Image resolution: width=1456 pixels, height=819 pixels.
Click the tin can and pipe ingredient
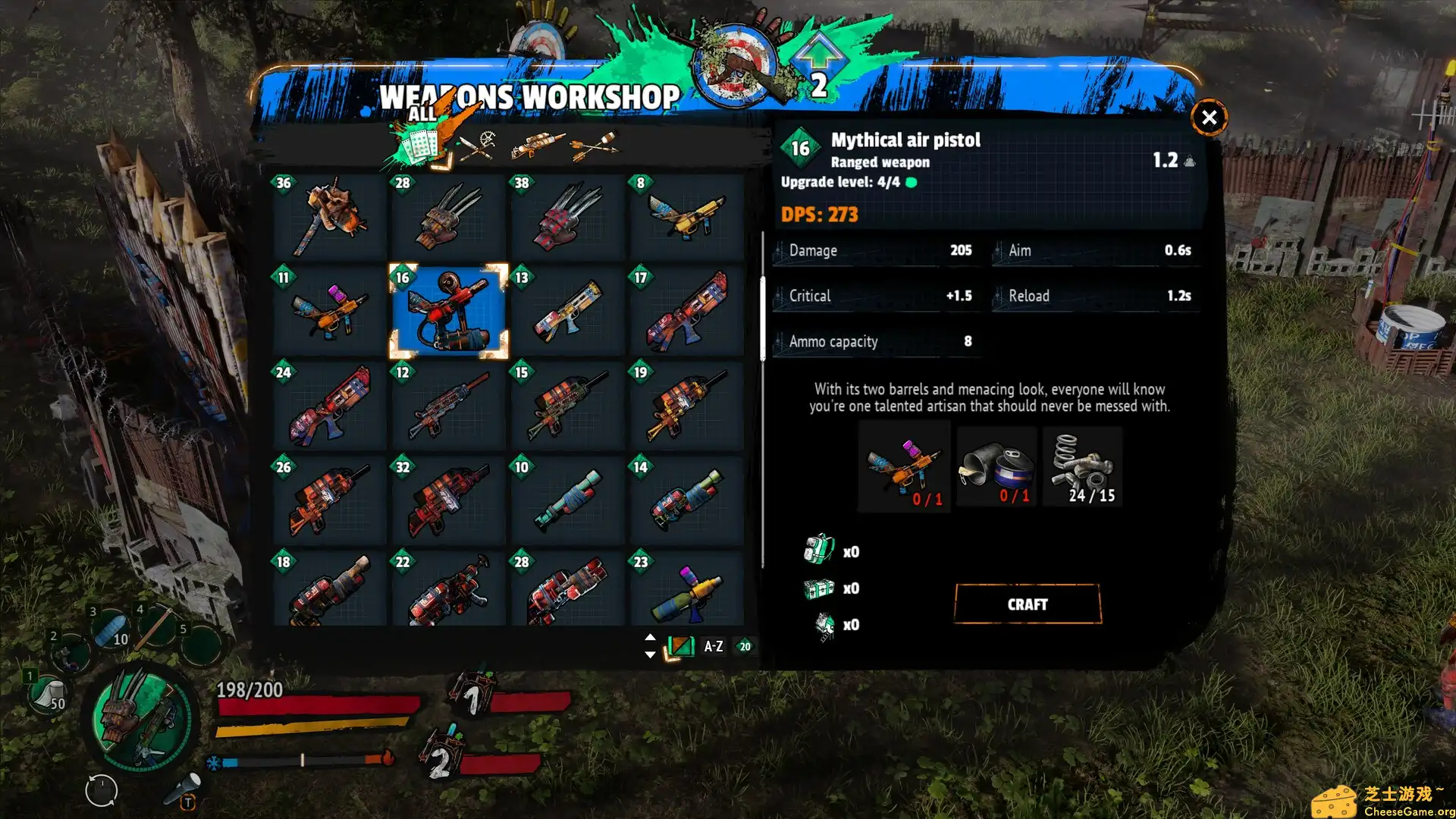tap(996, 467)
